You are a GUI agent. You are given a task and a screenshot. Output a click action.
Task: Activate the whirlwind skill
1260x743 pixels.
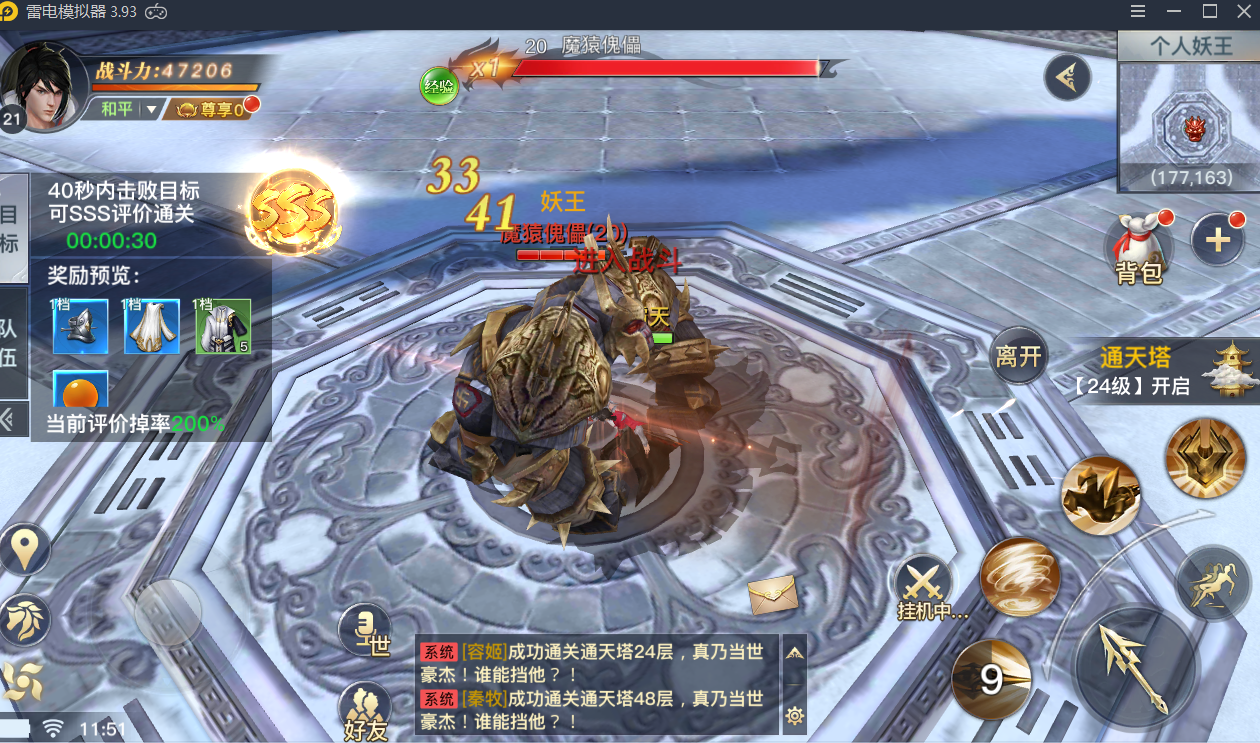point(1018,578)
